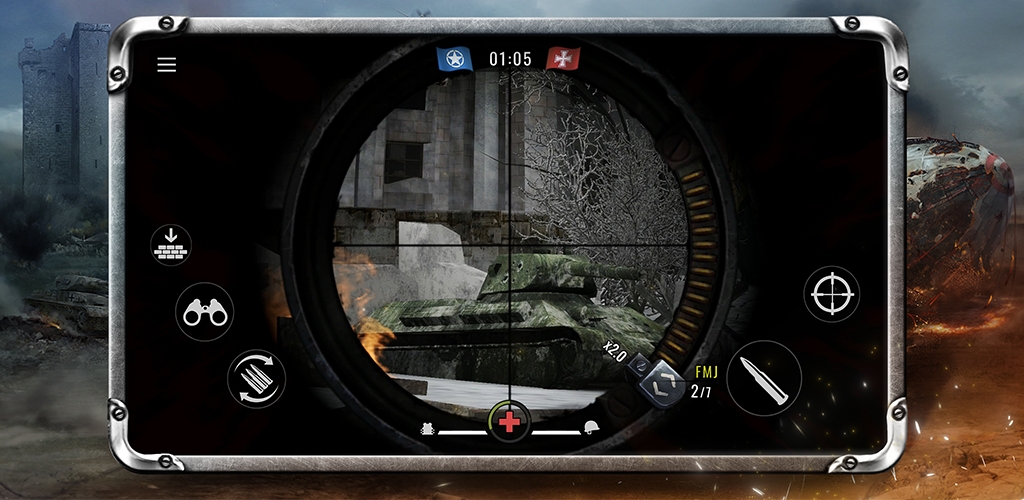Activate the binoculars view

tap(205, 312)
